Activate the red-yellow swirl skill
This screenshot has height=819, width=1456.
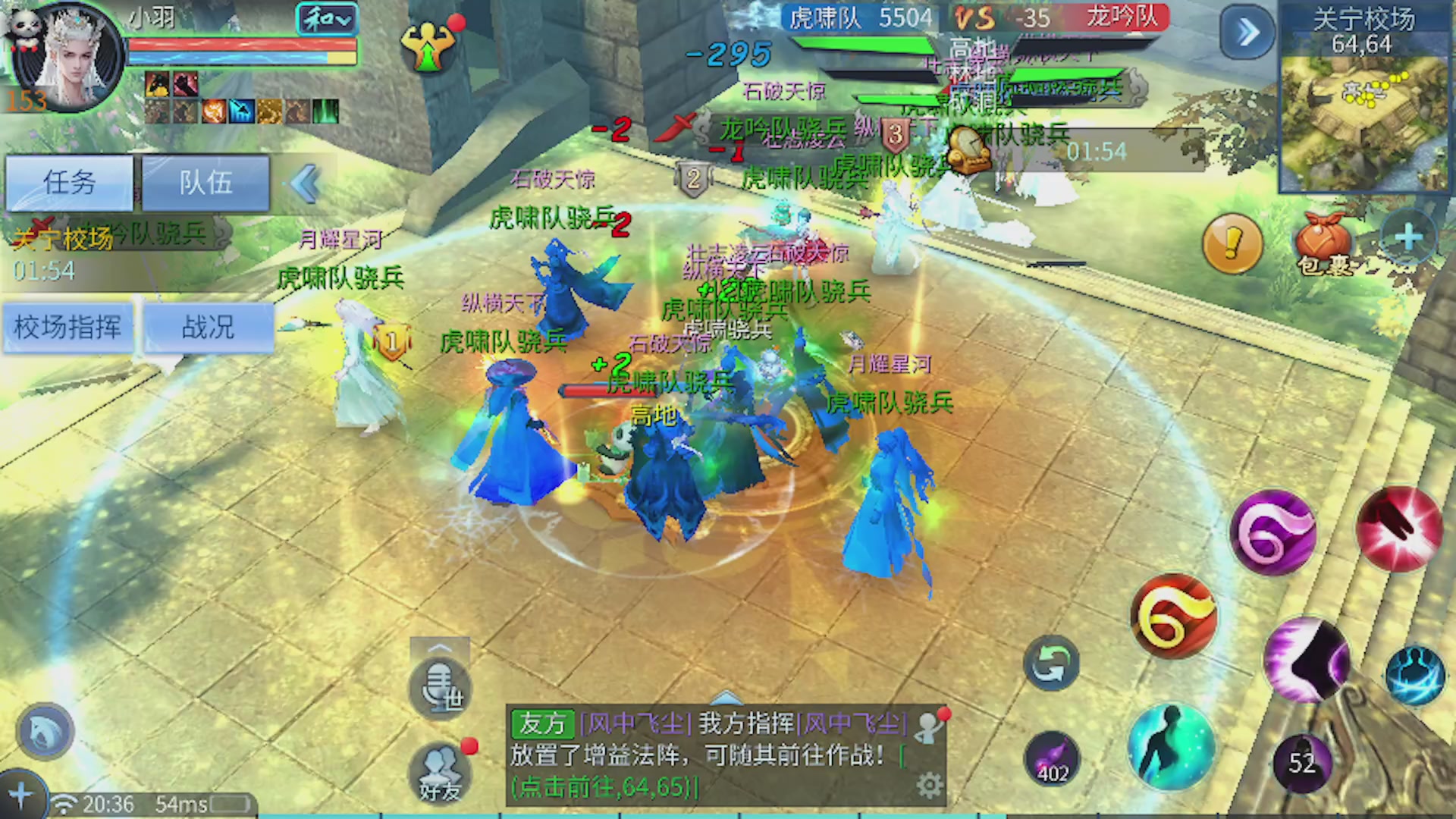1175,617
